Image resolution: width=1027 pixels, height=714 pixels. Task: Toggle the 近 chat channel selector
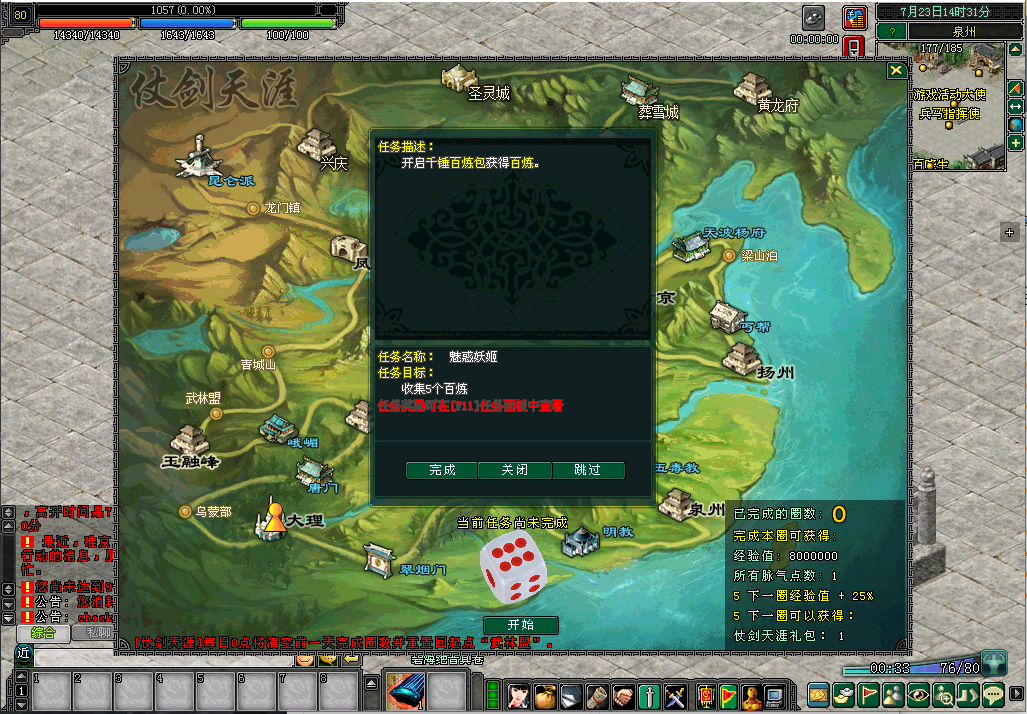23,654
